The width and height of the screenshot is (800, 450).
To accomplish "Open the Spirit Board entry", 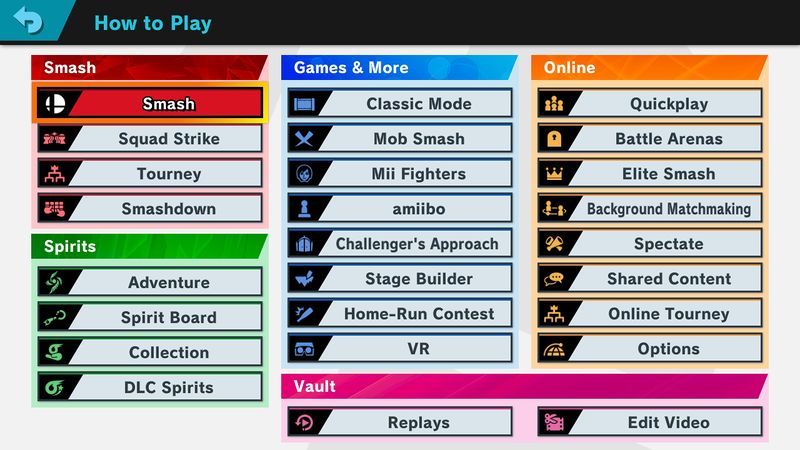I will (150, 318).
